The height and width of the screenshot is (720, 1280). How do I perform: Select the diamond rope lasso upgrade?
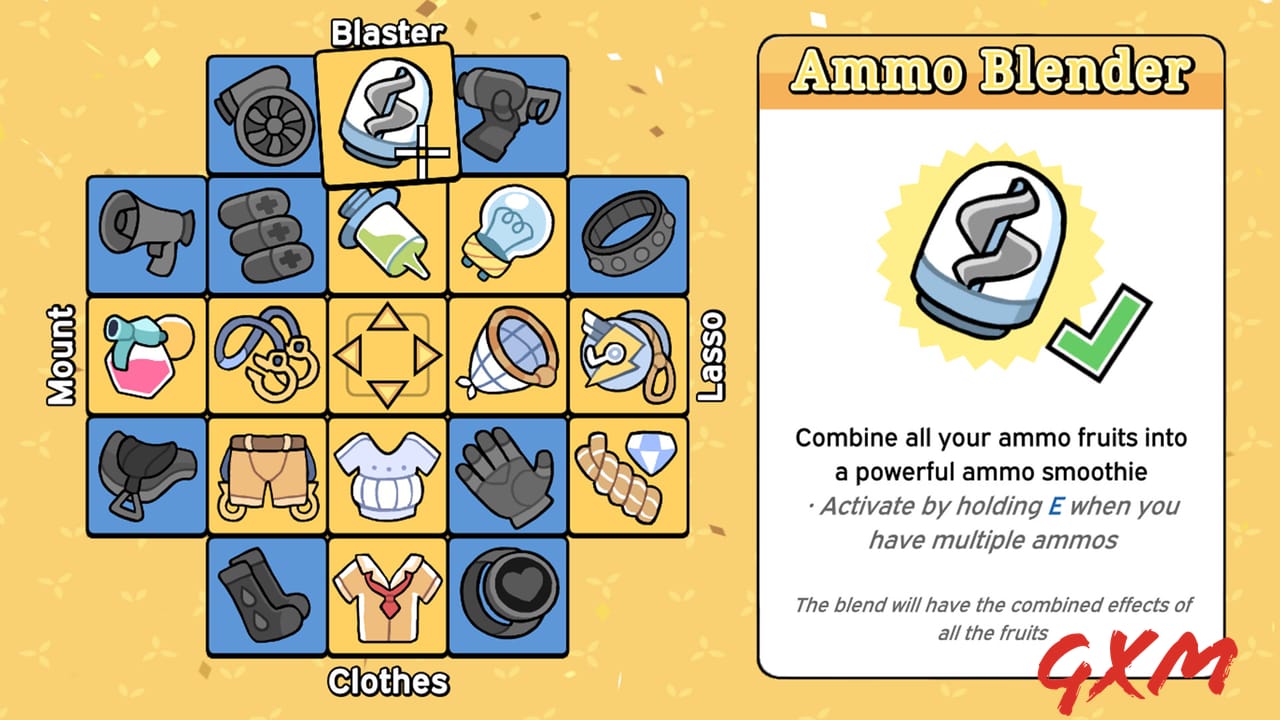pyautogui.click(x=628, y=476)
